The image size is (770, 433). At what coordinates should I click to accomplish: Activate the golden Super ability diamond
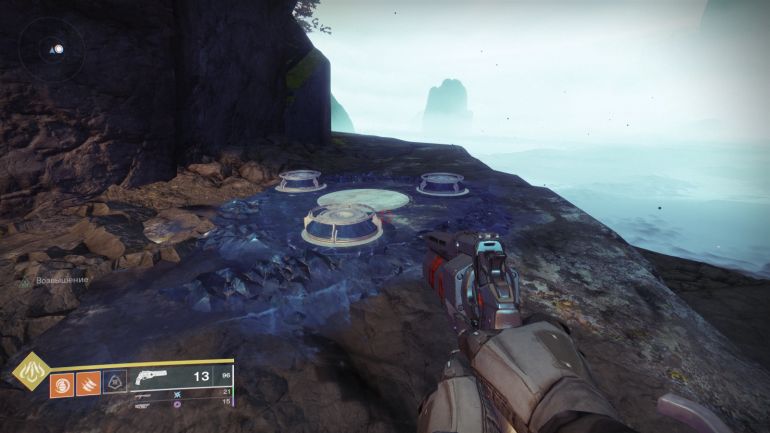[x=30, y=372]
